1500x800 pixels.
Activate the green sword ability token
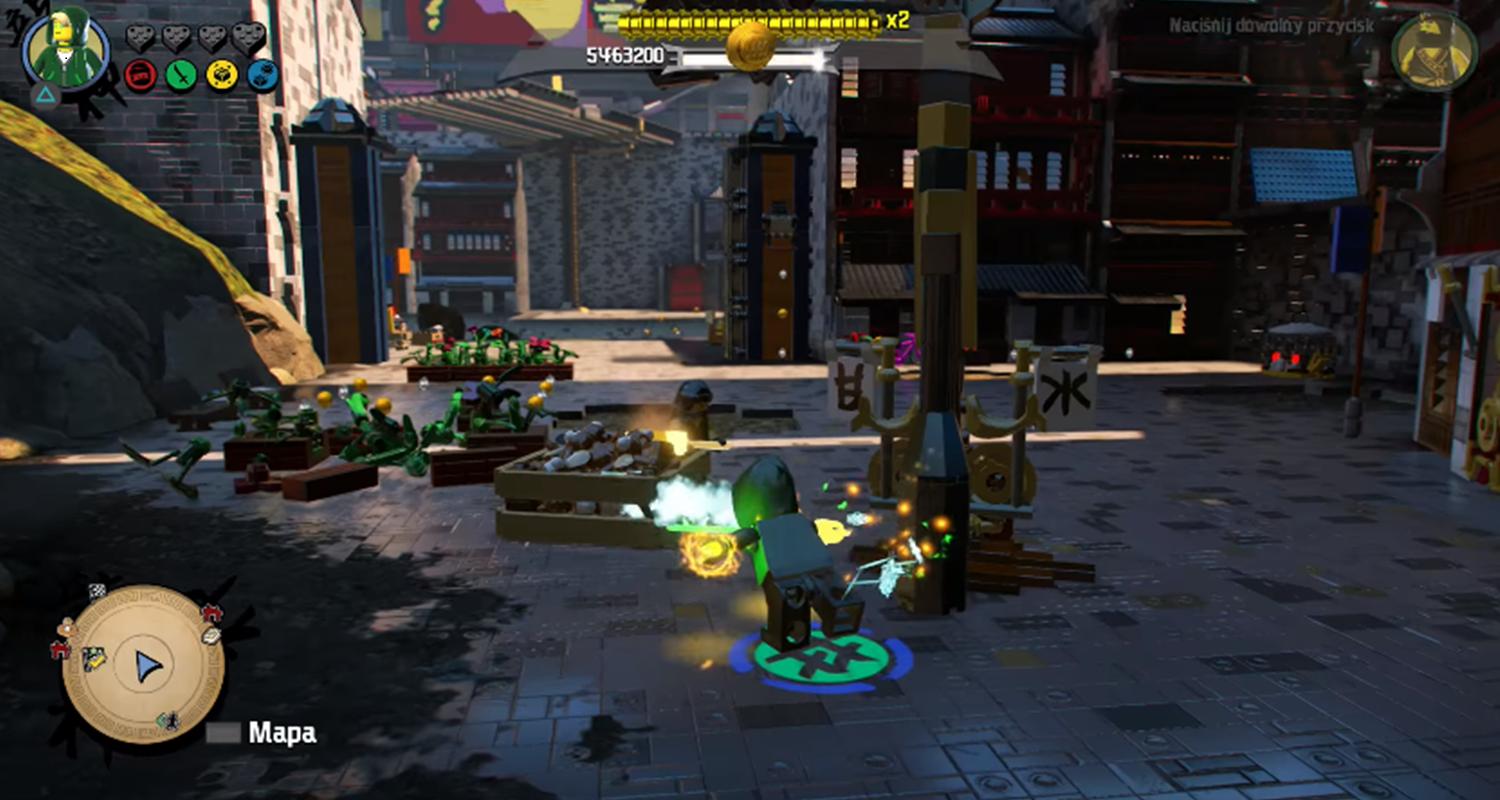[181, 75]
